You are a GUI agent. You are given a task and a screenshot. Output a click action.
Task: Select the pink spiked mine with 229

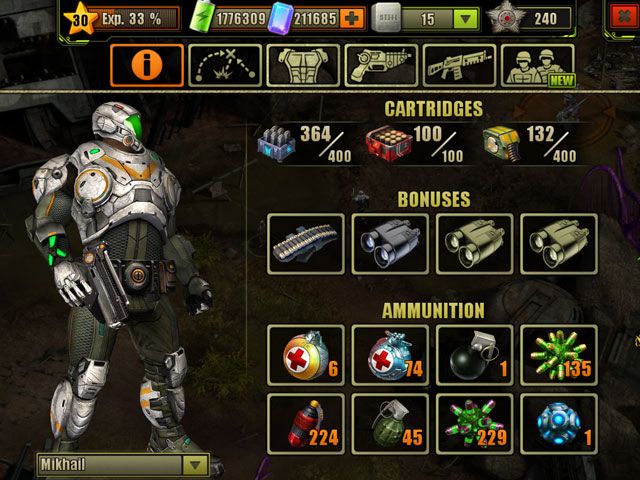pos(474,423)
